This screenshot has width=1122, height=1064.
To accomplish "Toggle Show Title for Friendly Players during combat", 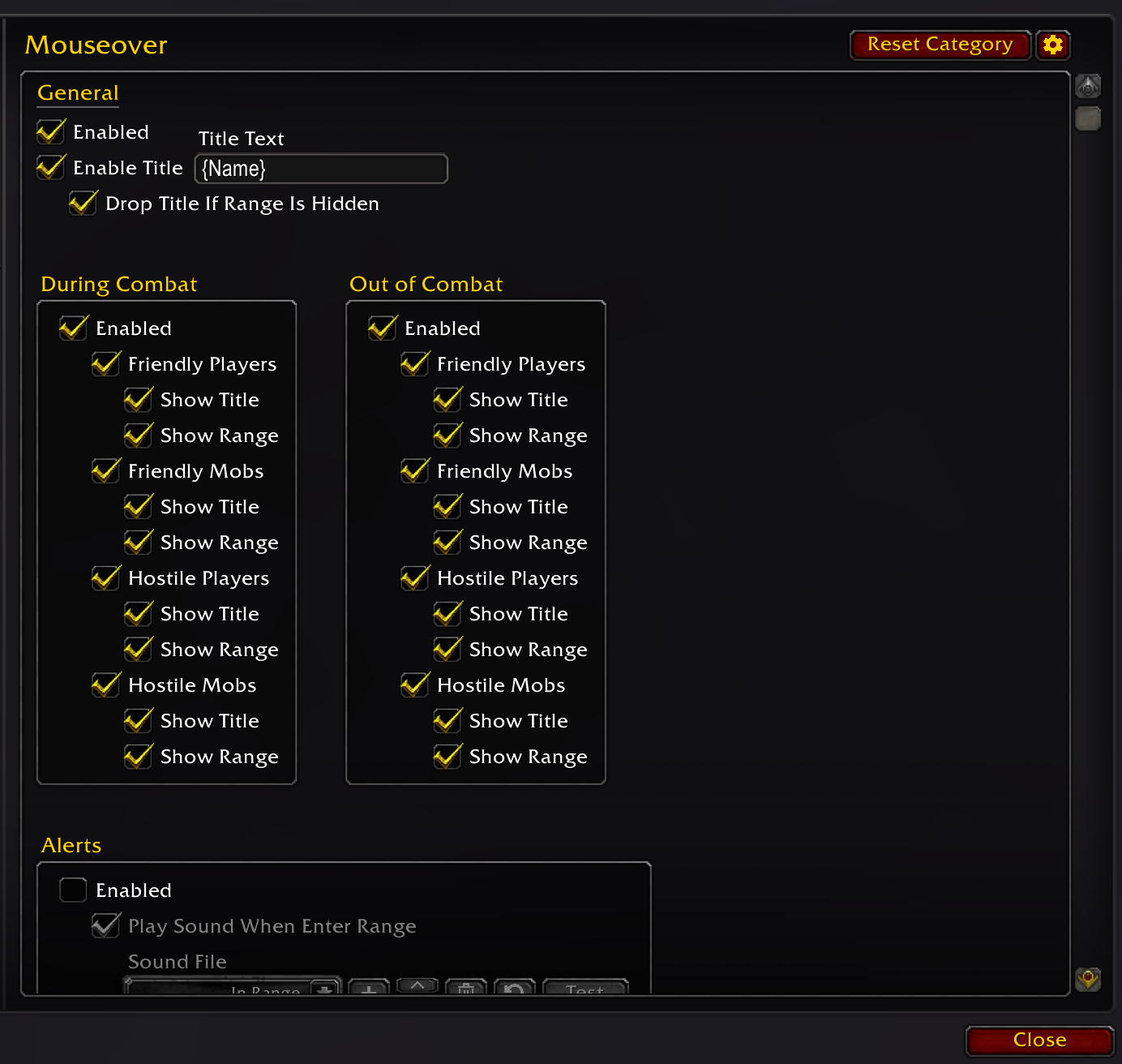I will point(139,399).
